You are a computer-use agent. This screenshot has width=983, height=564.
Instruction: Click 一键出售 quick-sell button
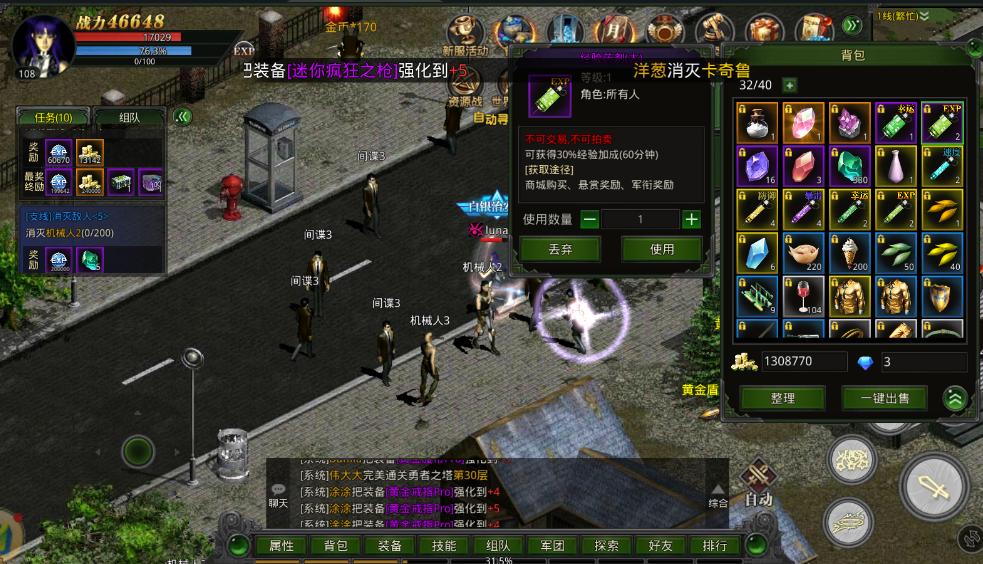point(884,398)
